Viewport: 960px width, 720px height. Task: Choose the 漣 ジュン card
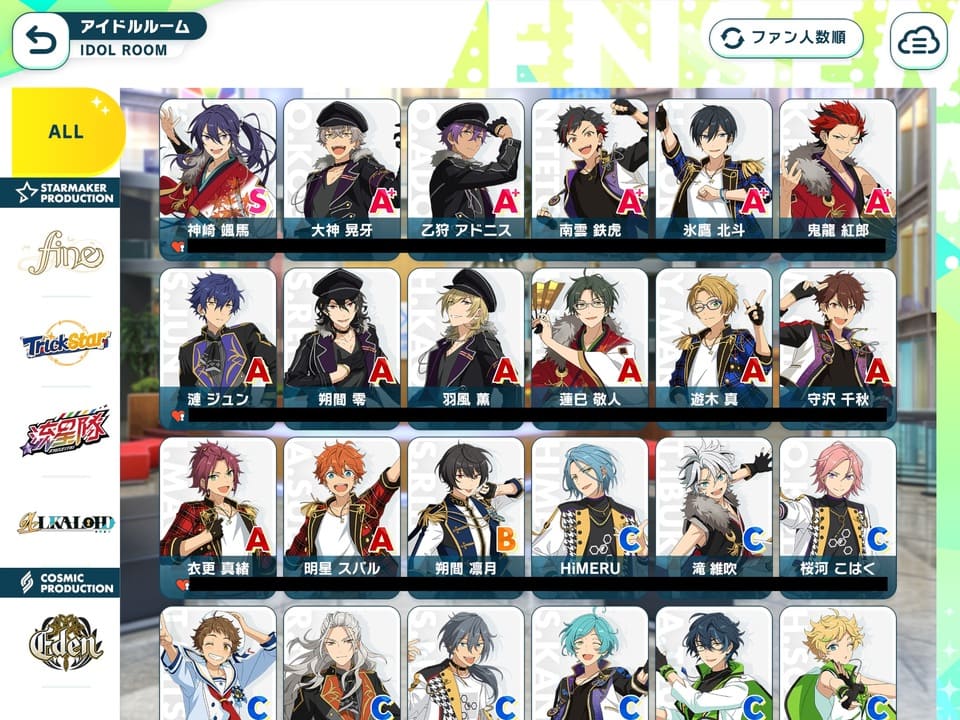click(x=218, y=338)
